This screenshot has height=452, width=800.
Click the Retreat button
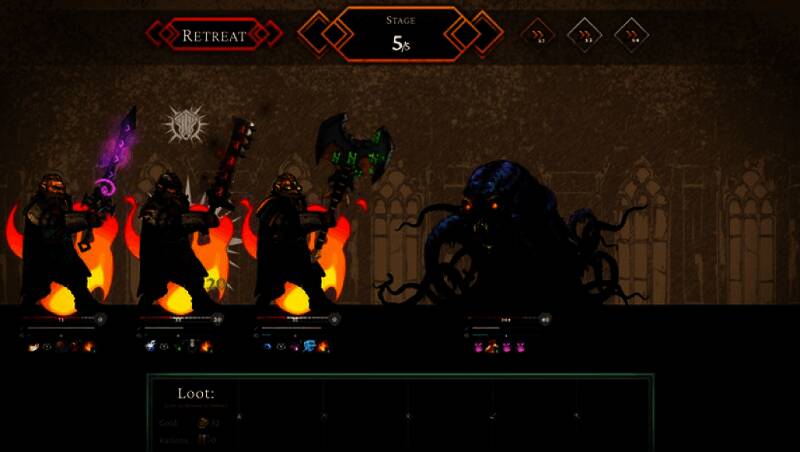click(x=214, y=35)
